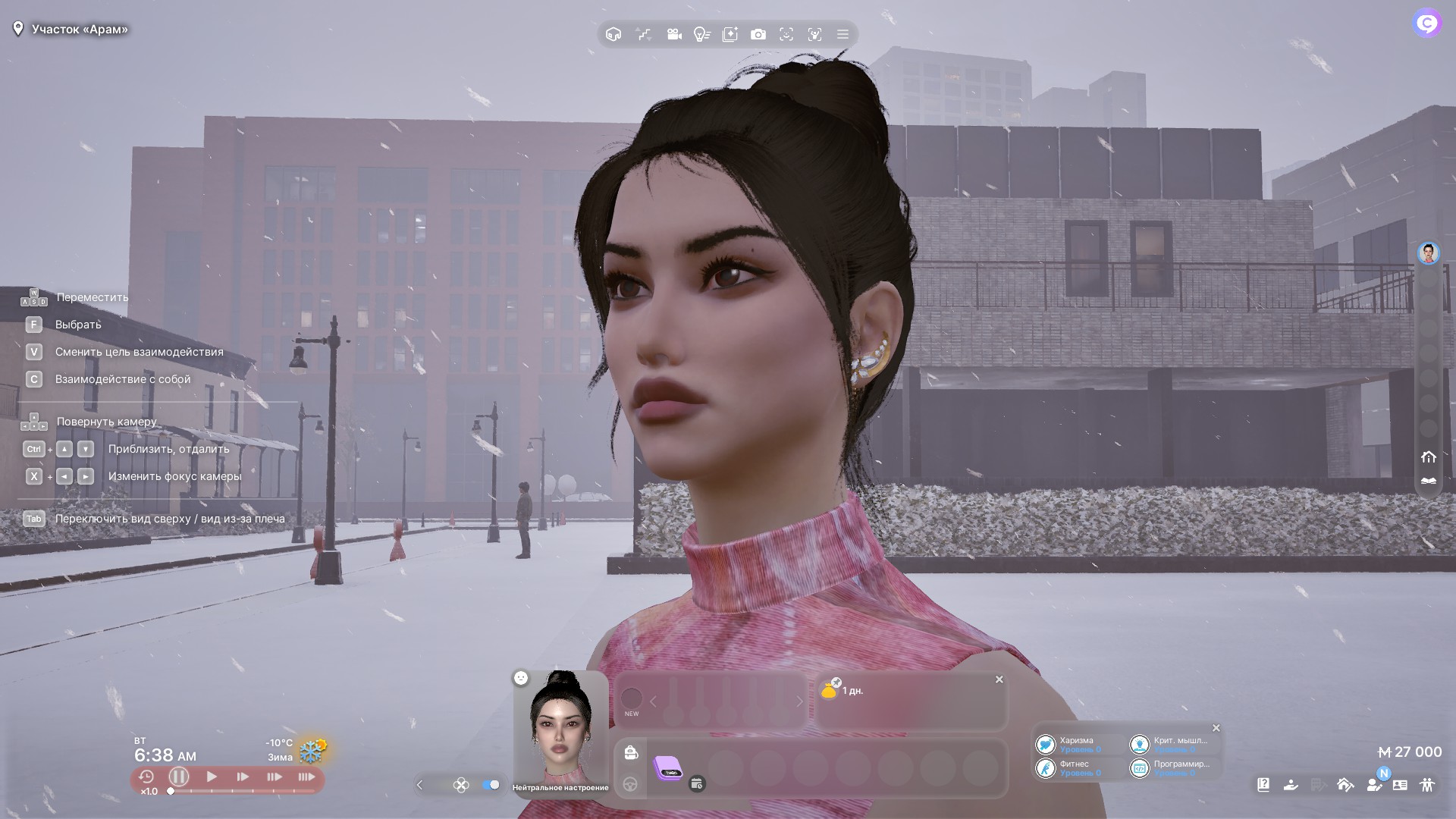Close the skills panel

1216,728
